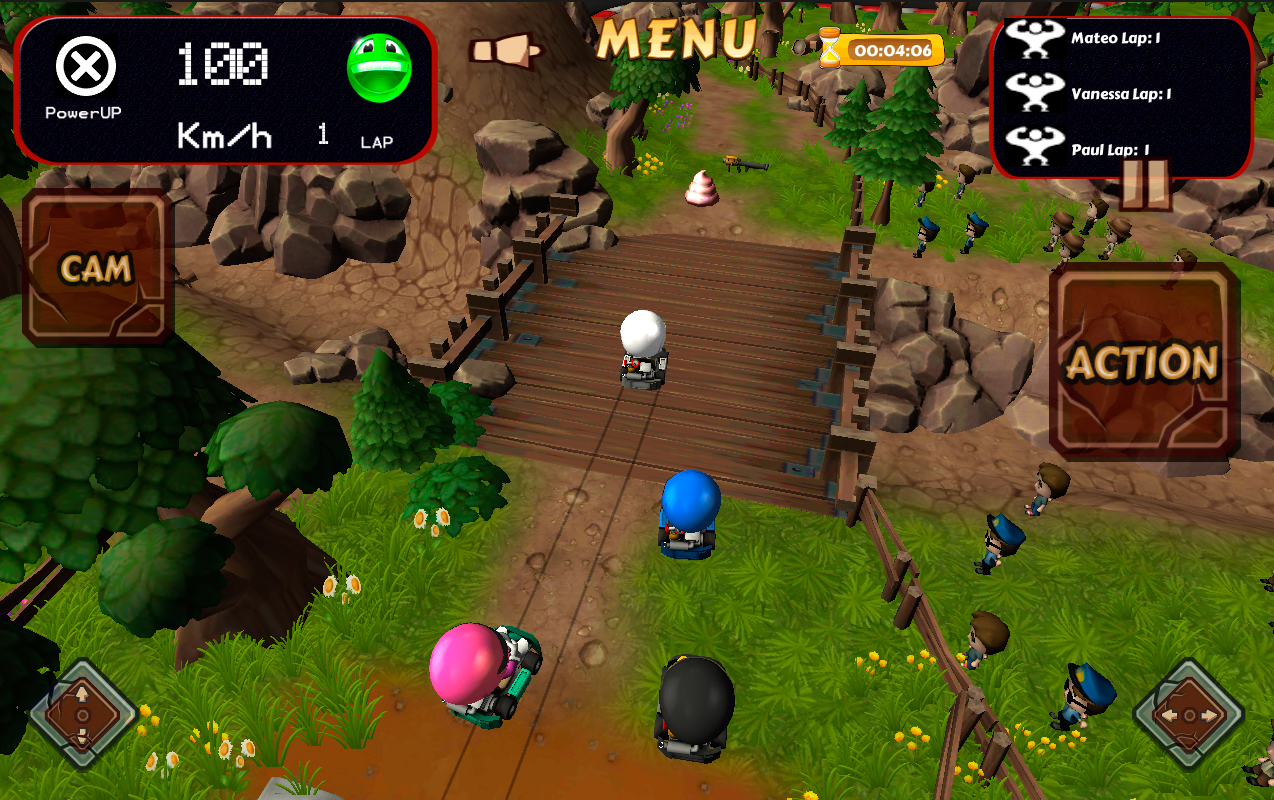Tap the CAM camera button
This screenshot has width=1274, height=800.
tap(97, 267)
